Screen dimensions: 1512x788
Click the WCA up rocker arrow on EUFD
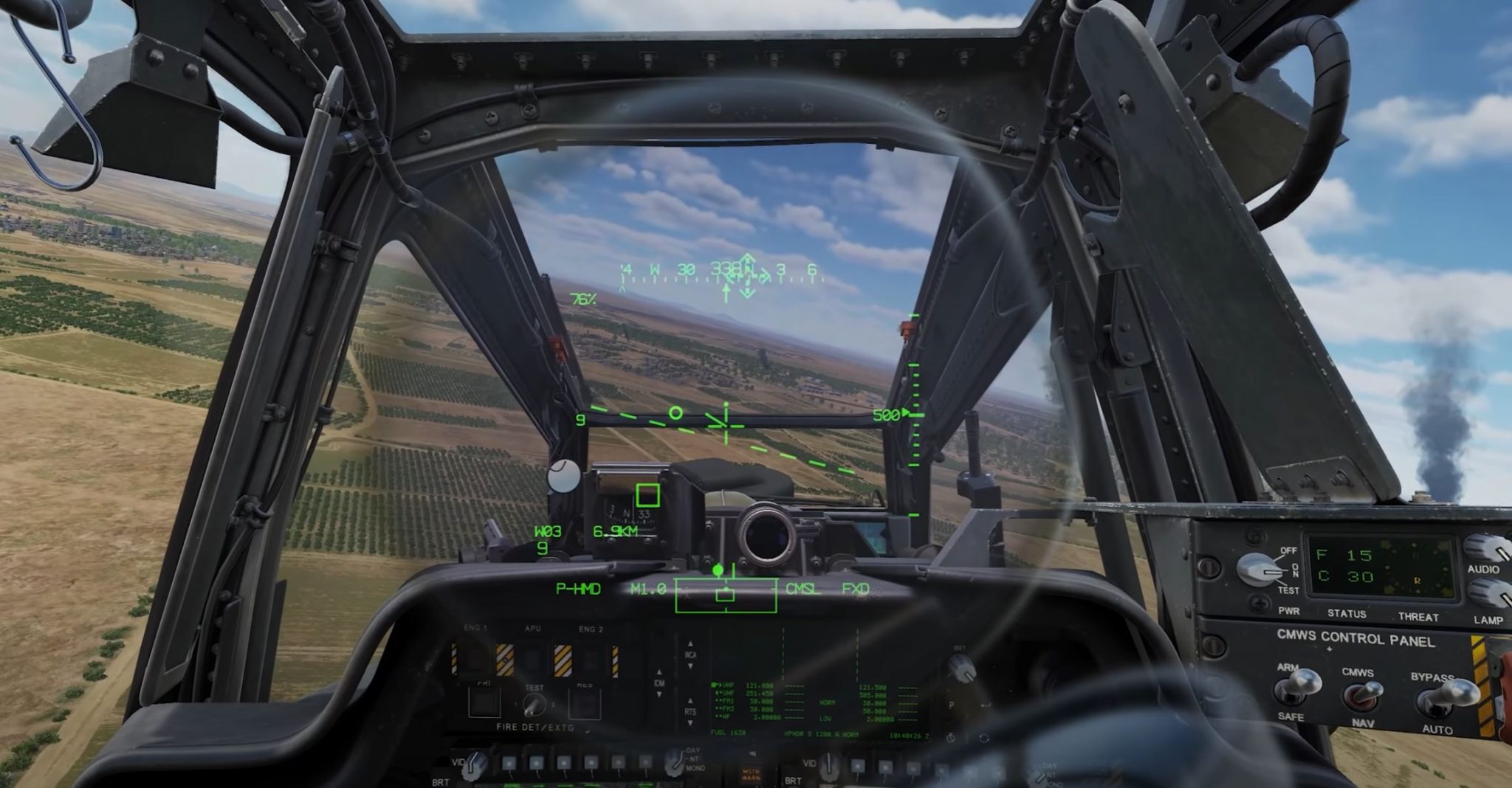click(x=690, y=644)
